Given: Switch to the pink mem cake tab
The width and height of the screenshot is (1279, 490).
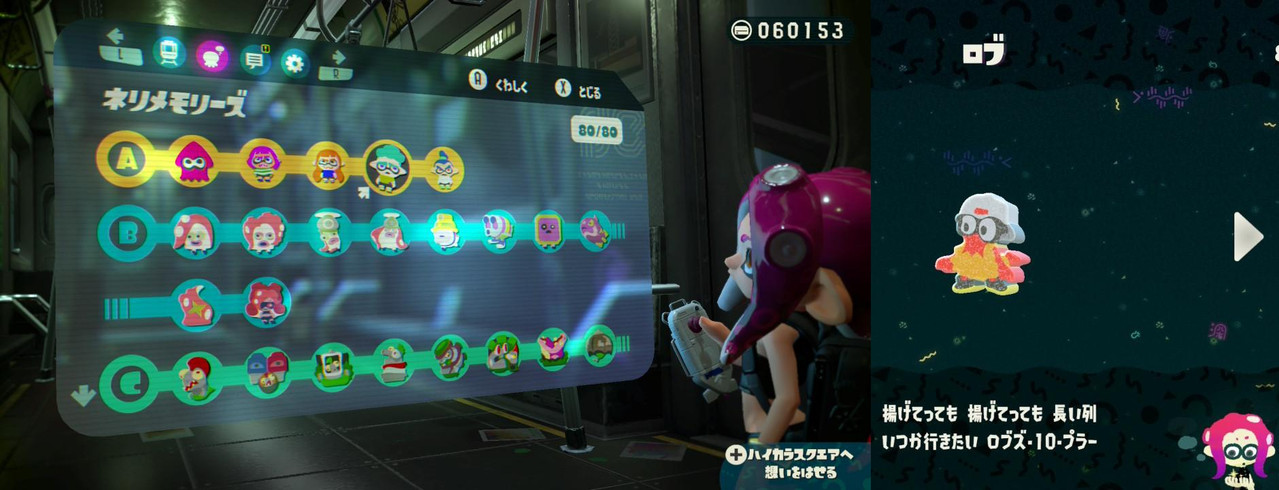Looking at the screenshot, I should tap(211, 56).
